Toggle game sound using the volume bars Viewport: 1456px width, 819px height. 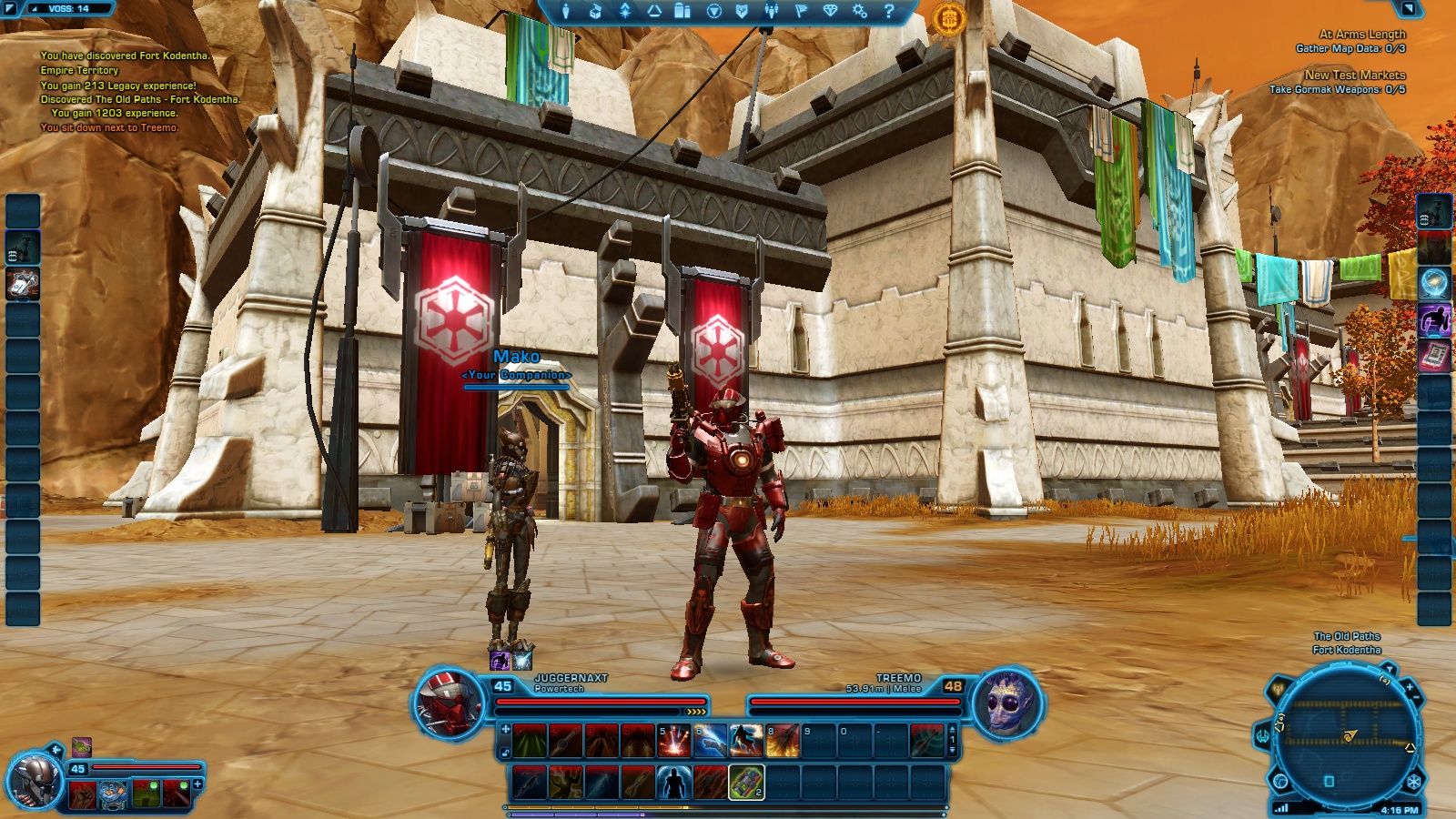pyautogui.click(x=1282, y=808)
